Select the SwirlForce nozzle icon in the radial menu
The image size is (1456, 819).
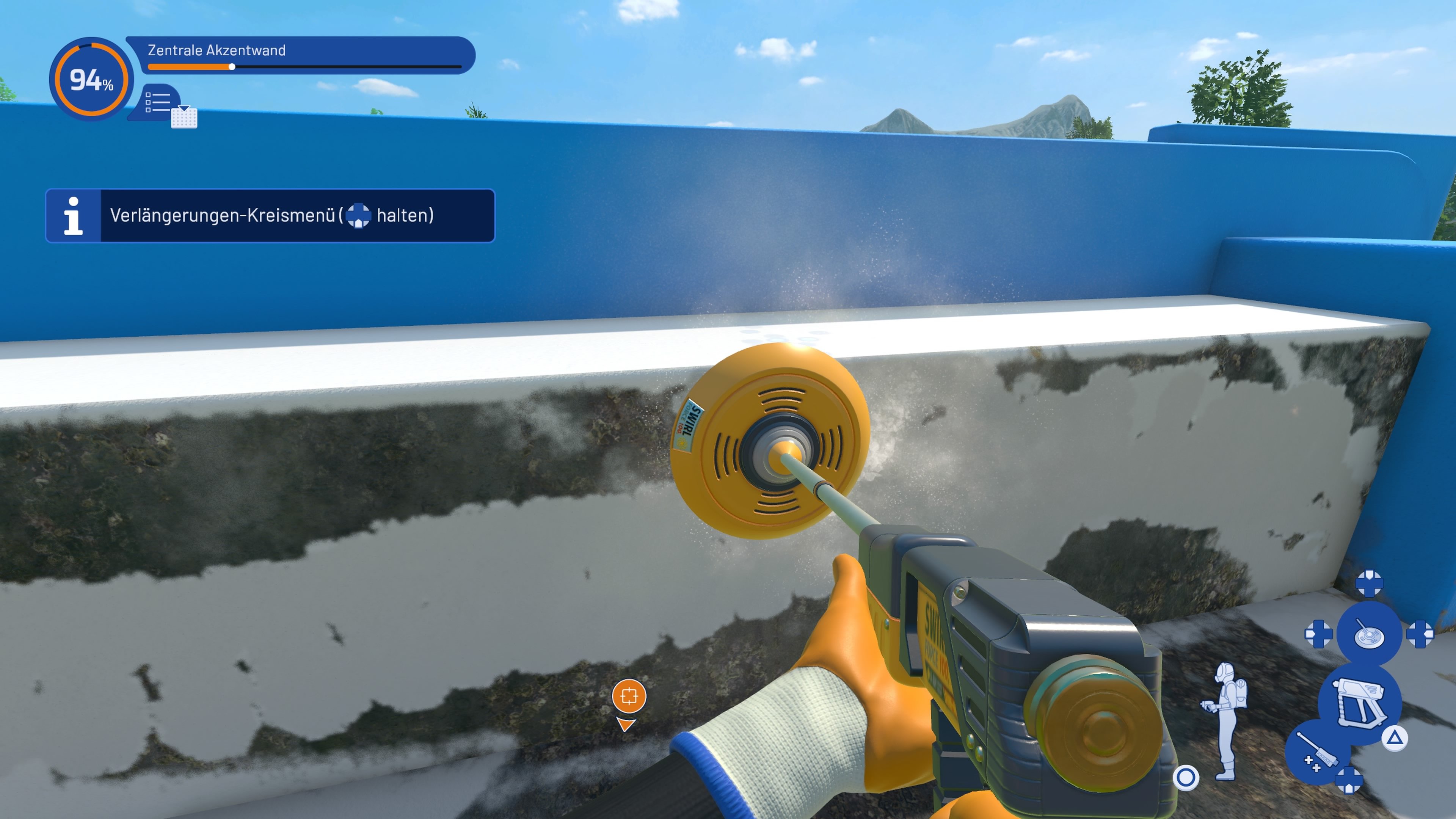1369,634
